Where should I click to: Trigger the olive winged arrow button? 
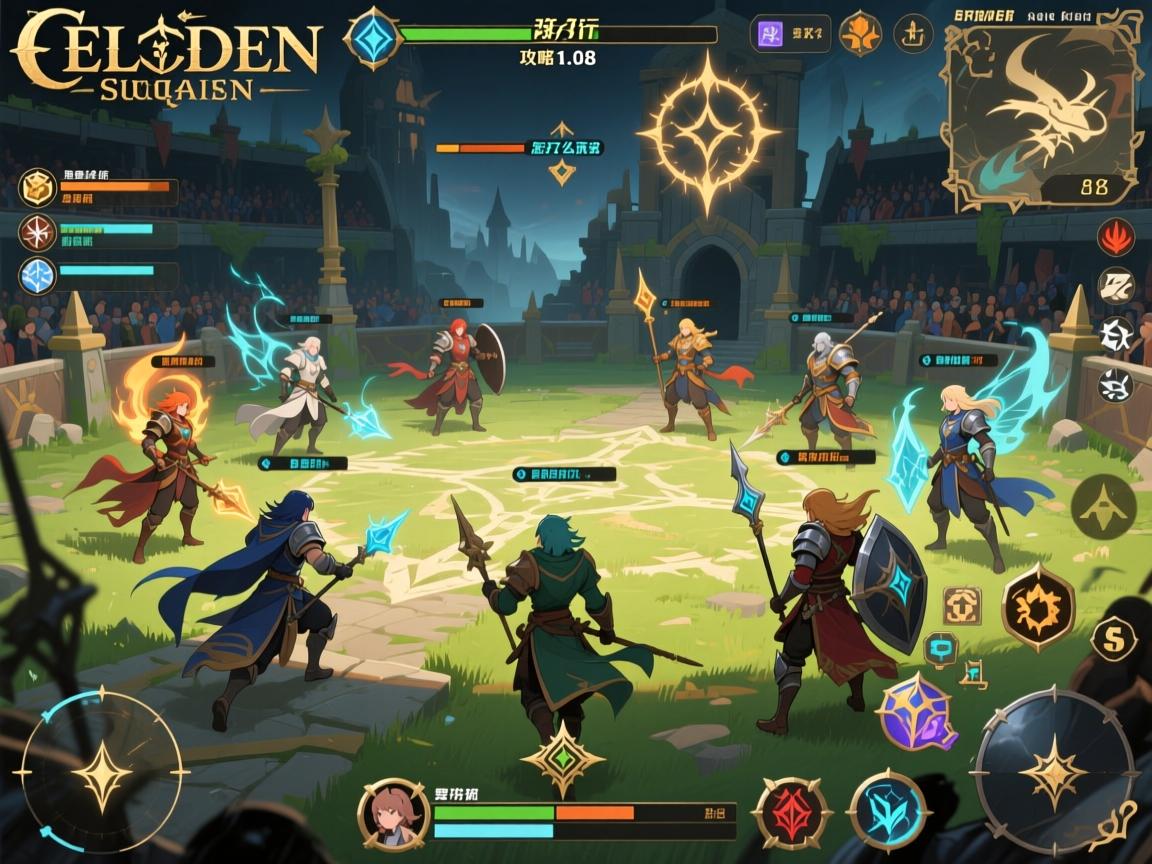(x=1103, y=507)
